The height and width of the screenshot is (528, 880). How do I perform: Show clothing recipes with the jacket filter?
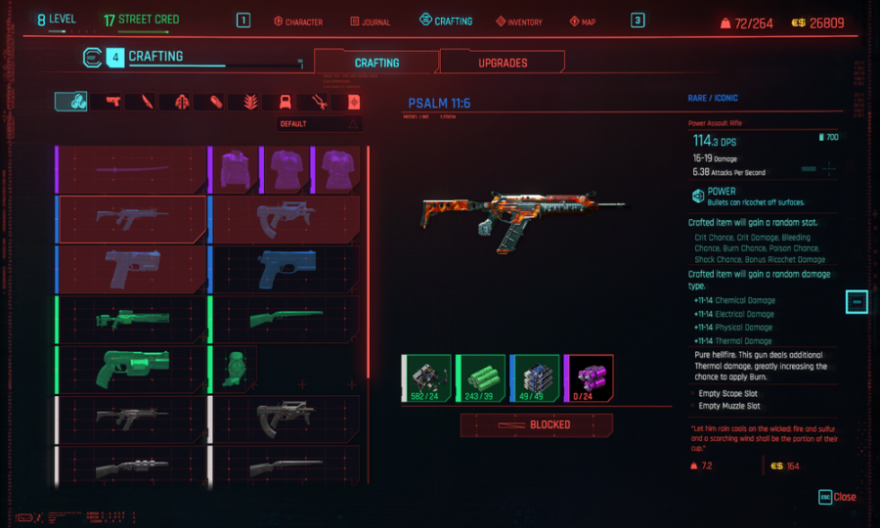tap(181, 102)
